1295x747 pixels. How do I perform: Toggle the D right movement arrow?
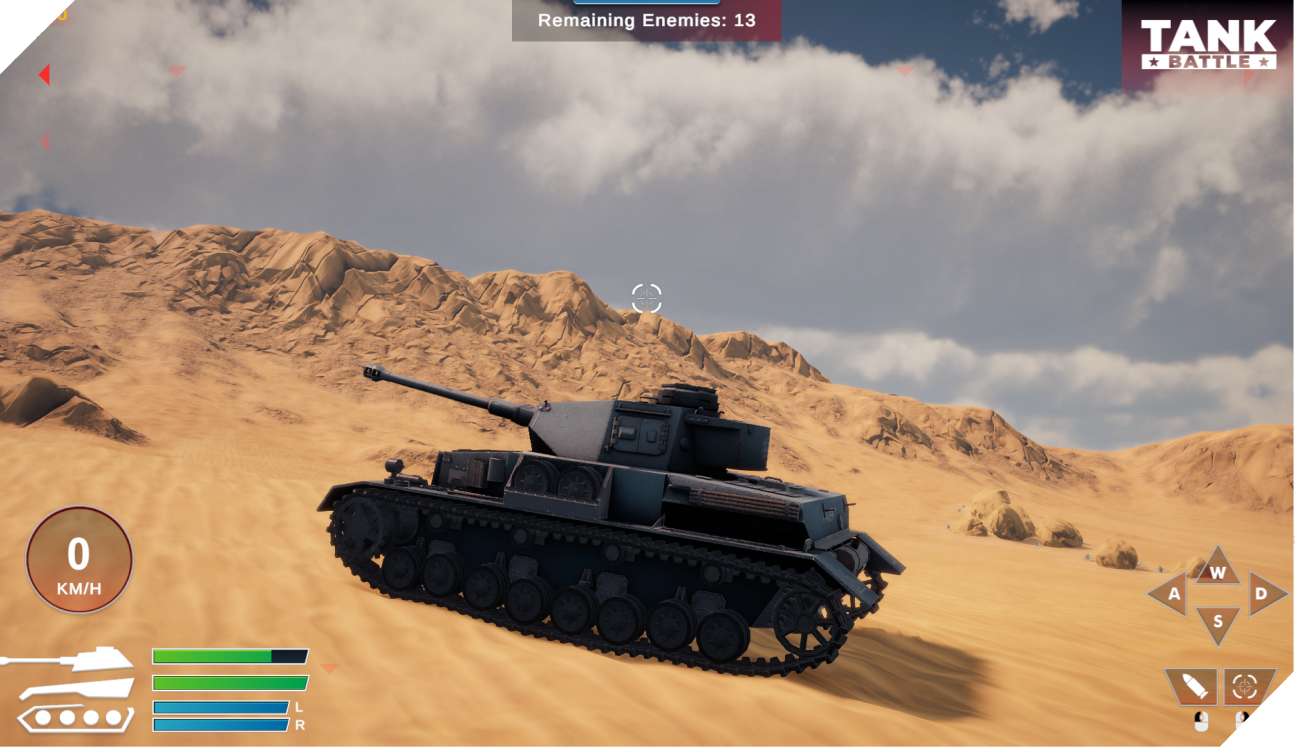pos(1258,596)
